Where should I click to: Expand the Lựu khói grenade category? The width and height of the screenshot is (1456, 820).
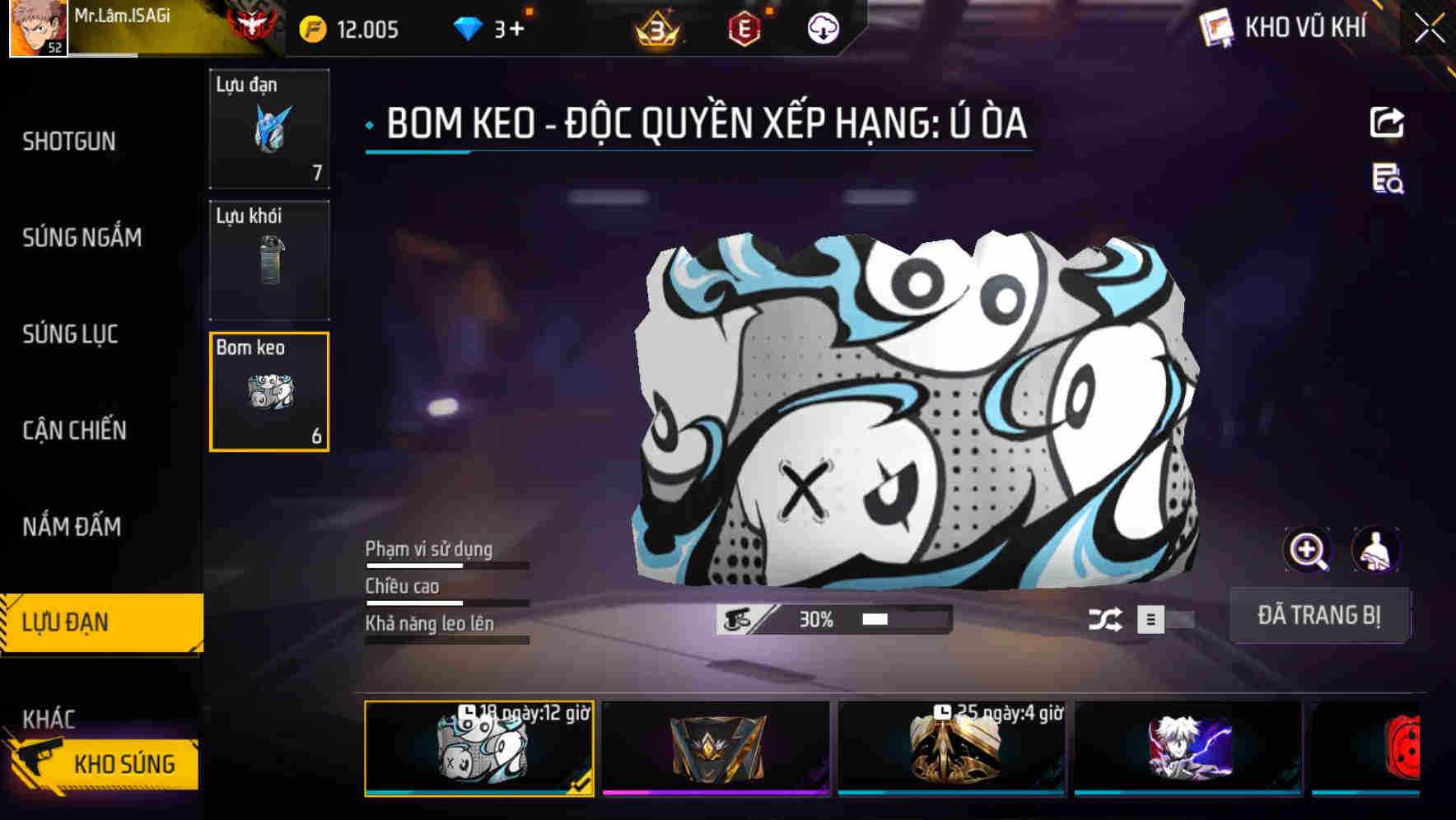(268, 259)
